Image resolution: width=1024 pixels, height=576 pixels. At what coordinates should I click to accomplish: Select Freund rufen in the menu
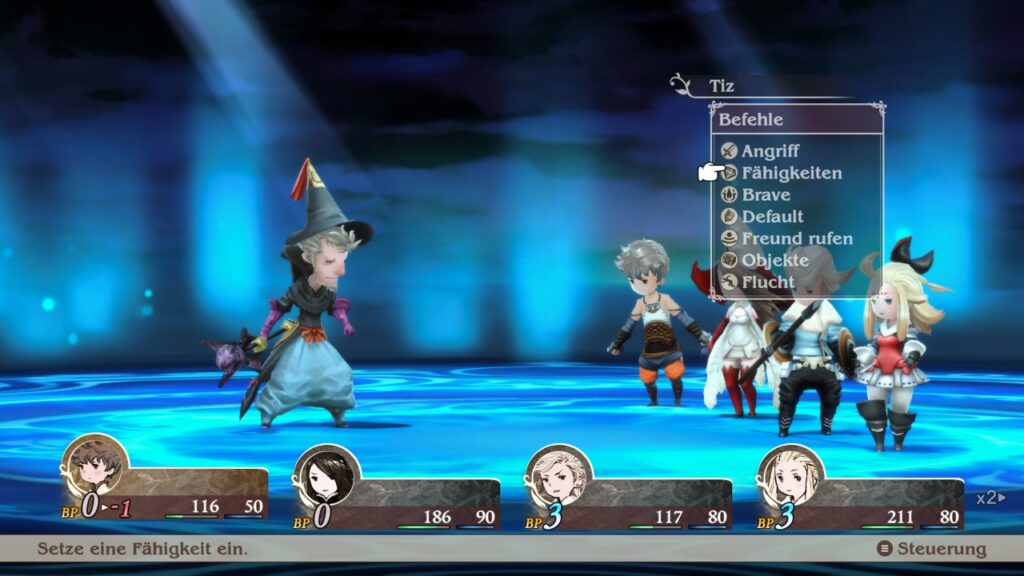tap(796, 239)
